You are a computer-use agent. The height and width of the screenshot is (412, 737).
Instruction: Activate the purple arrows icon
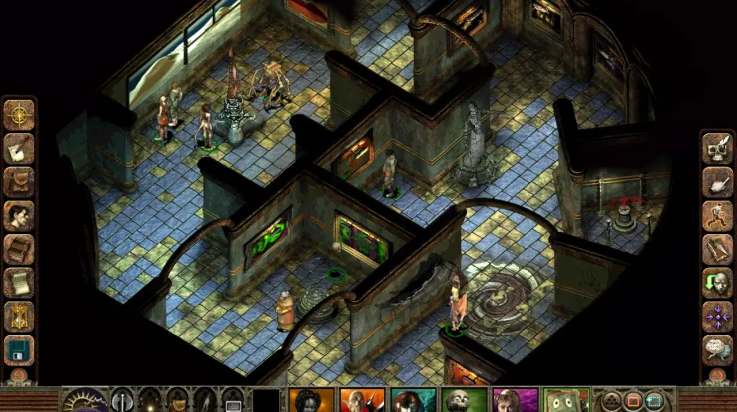717,316
